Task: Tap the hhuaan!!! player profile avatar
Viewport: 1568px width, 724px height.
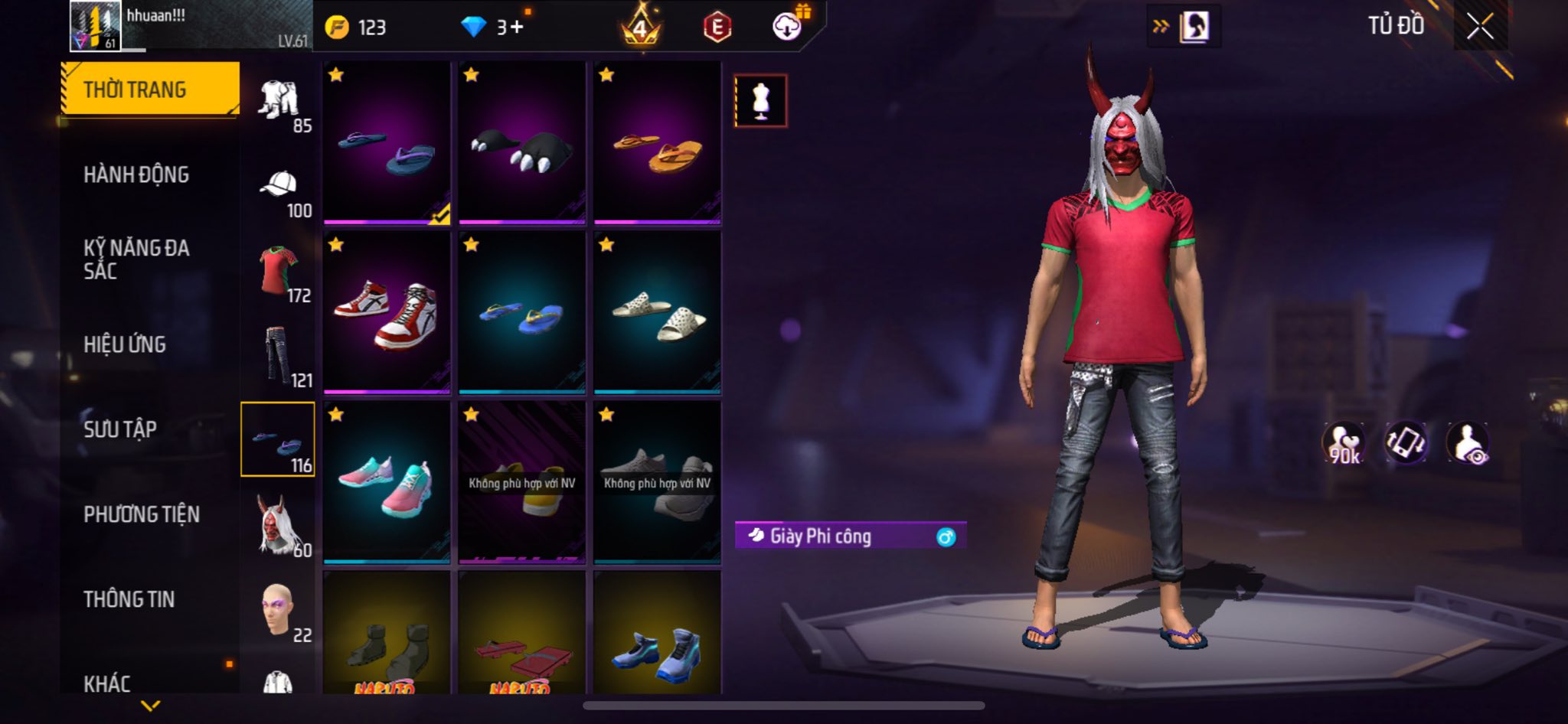Action: coord(95,27)
